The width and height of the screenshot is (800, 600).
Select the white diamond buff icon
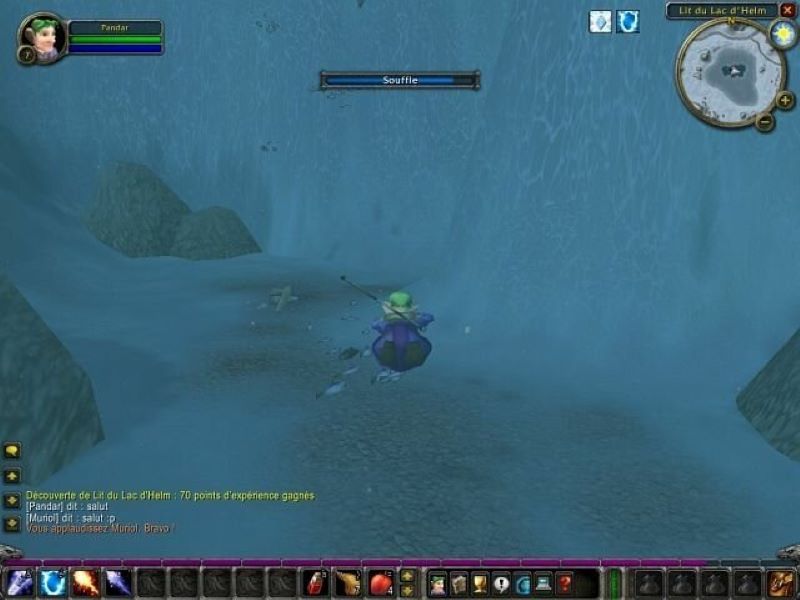coord(600,22)
